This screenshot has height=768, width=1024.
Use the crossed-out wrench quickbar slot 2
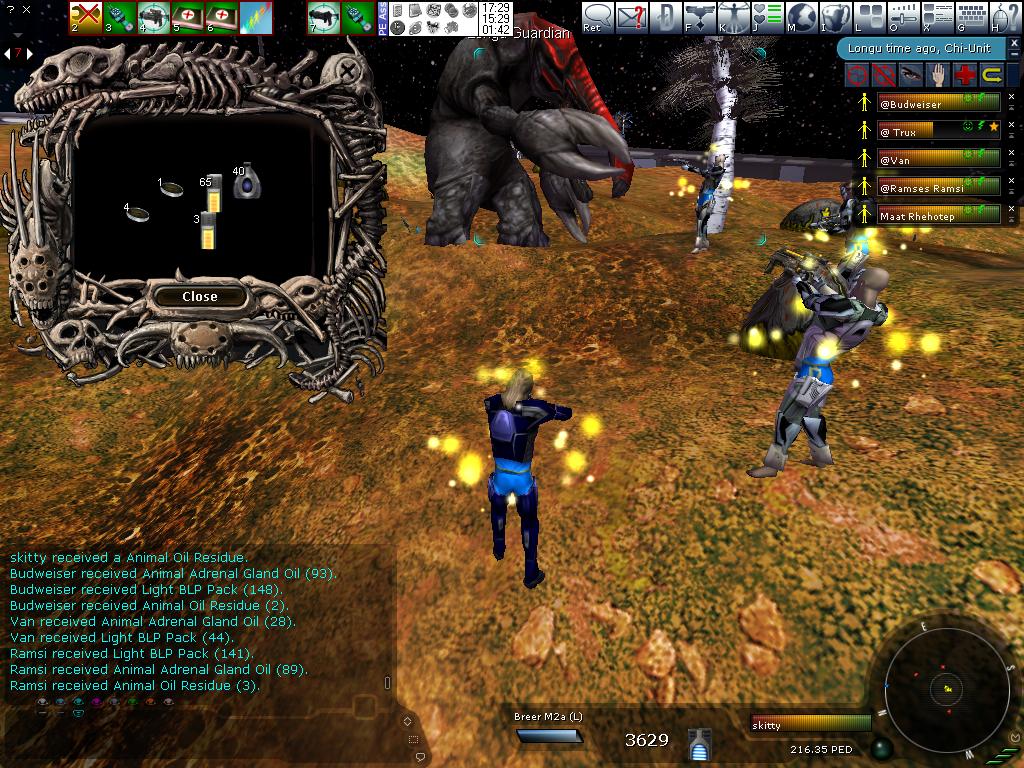[86, 17]
